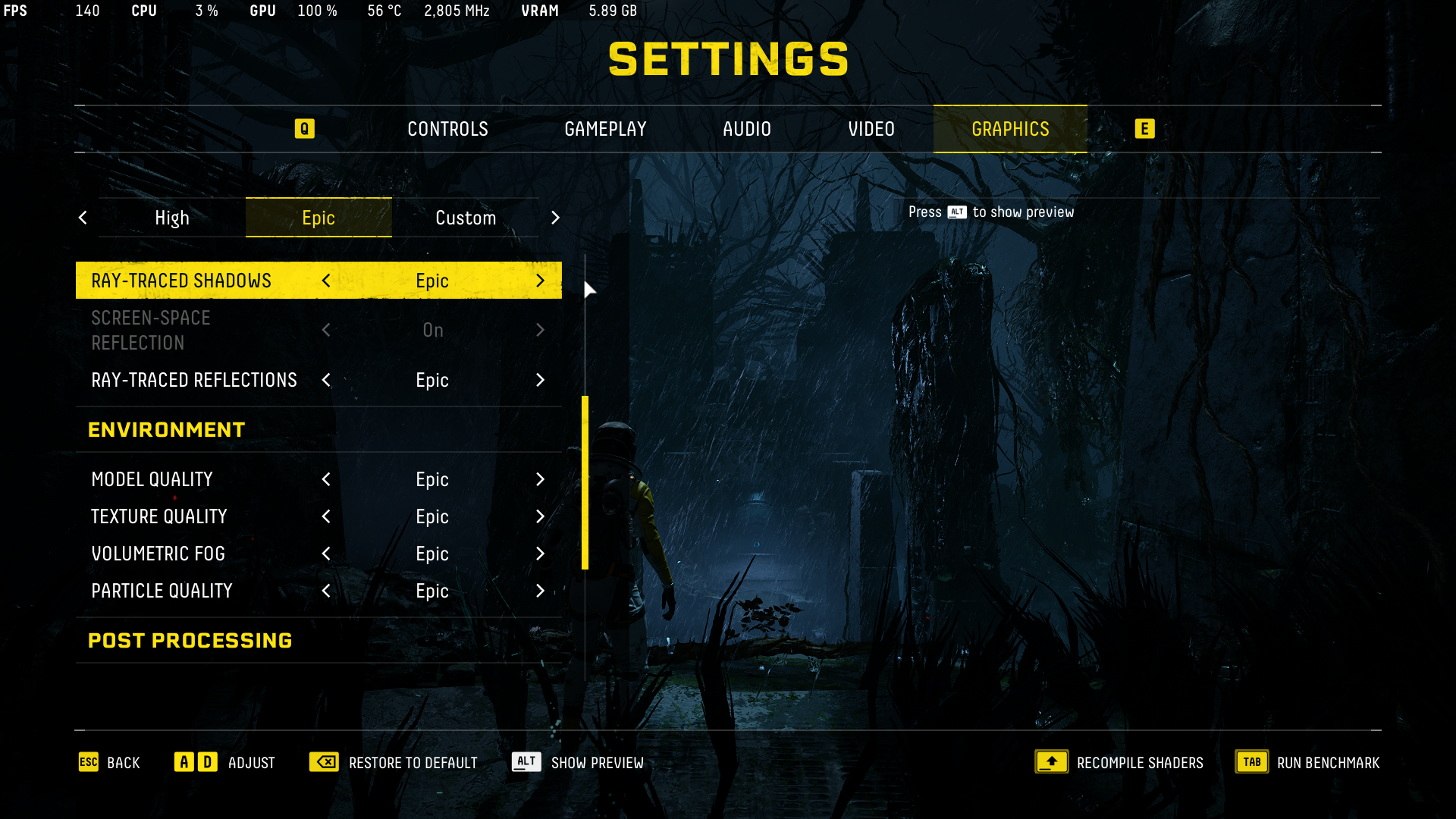
Task: Raise Particle Quality using right arrow
Action: pyautogui.click(x=540, y=591)
